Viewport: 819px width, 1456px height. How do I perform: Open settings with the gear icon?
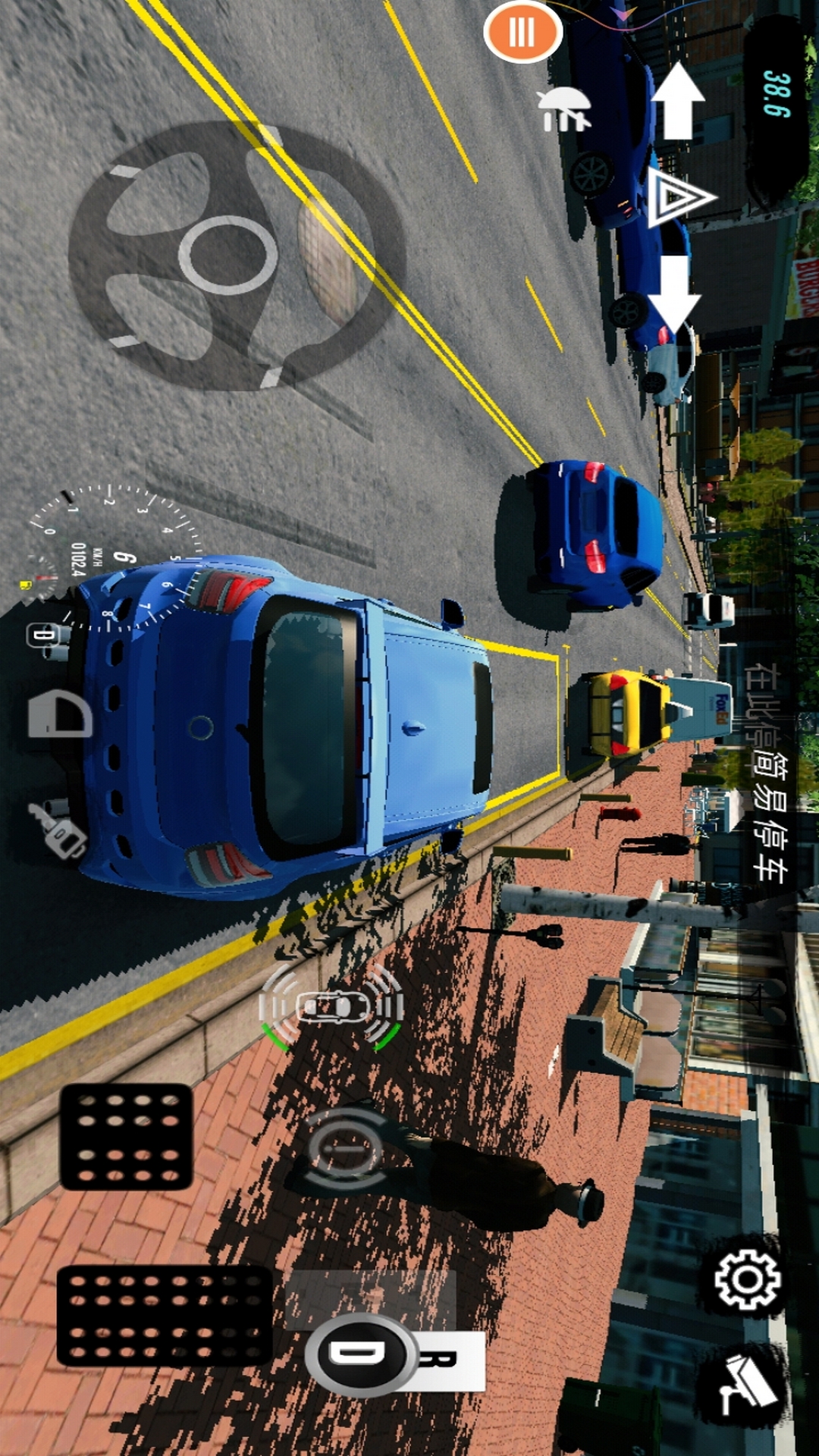[748, 1280]
